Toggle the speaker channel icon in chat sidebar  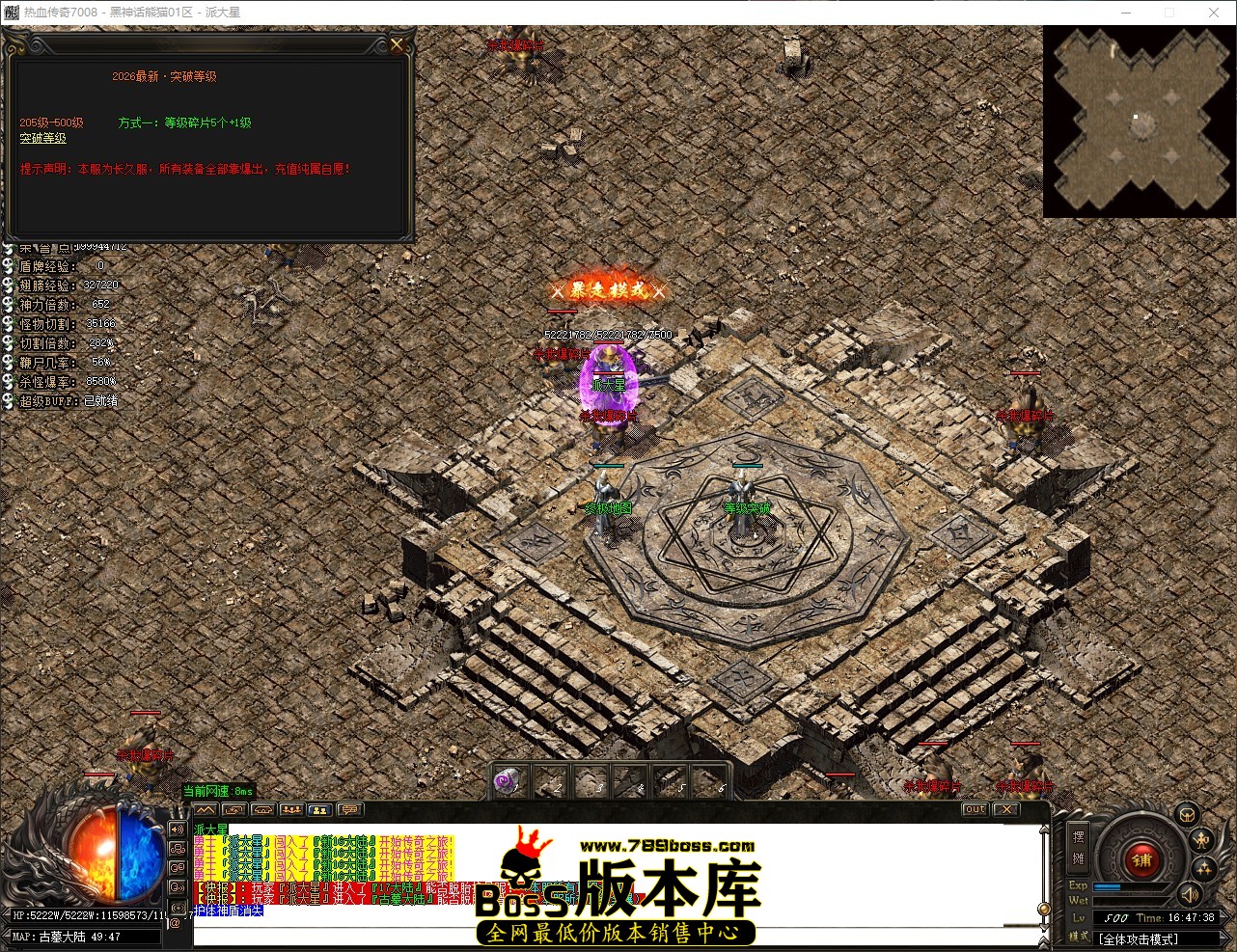point(176,830)
